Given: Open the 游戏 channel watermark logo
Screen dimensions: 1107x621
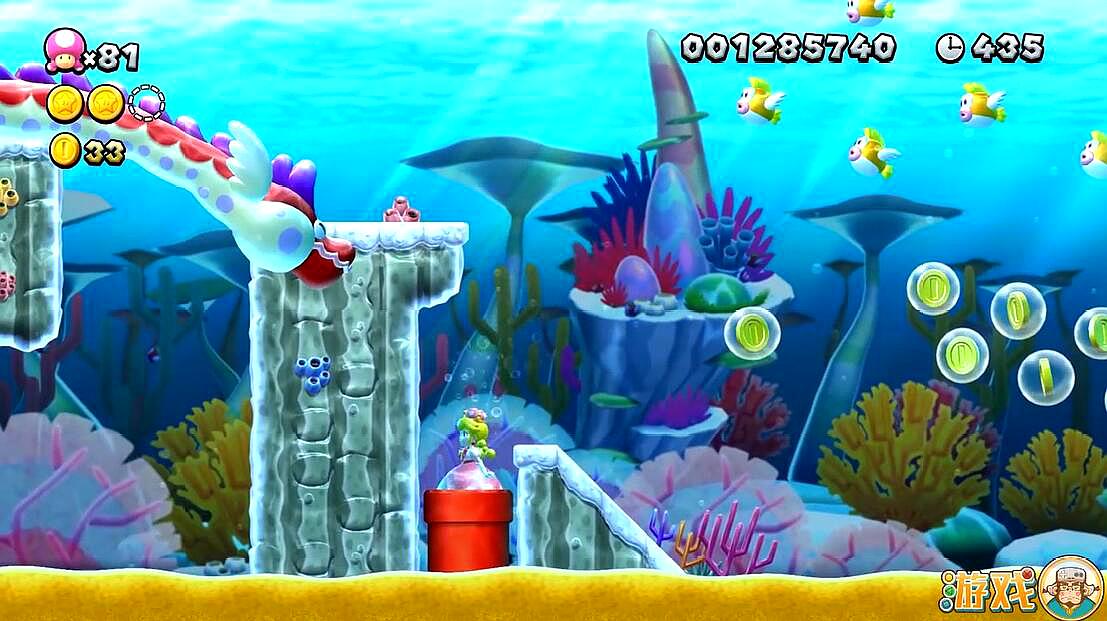Looking at the screenshot, I should tap(1020, 590).
